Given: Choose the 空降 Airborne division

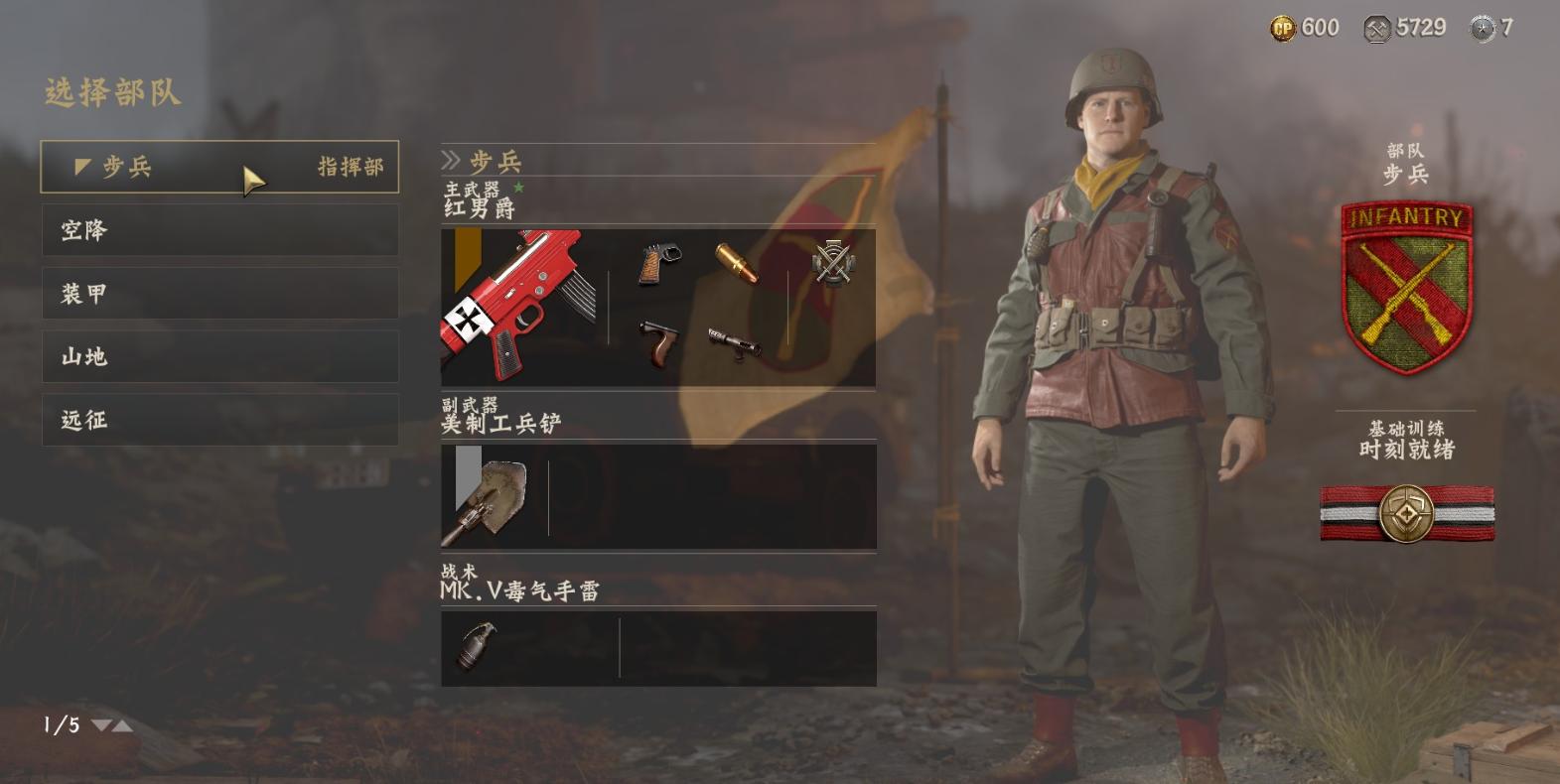Looking at the screenshot, I should [x=218, y=230].
